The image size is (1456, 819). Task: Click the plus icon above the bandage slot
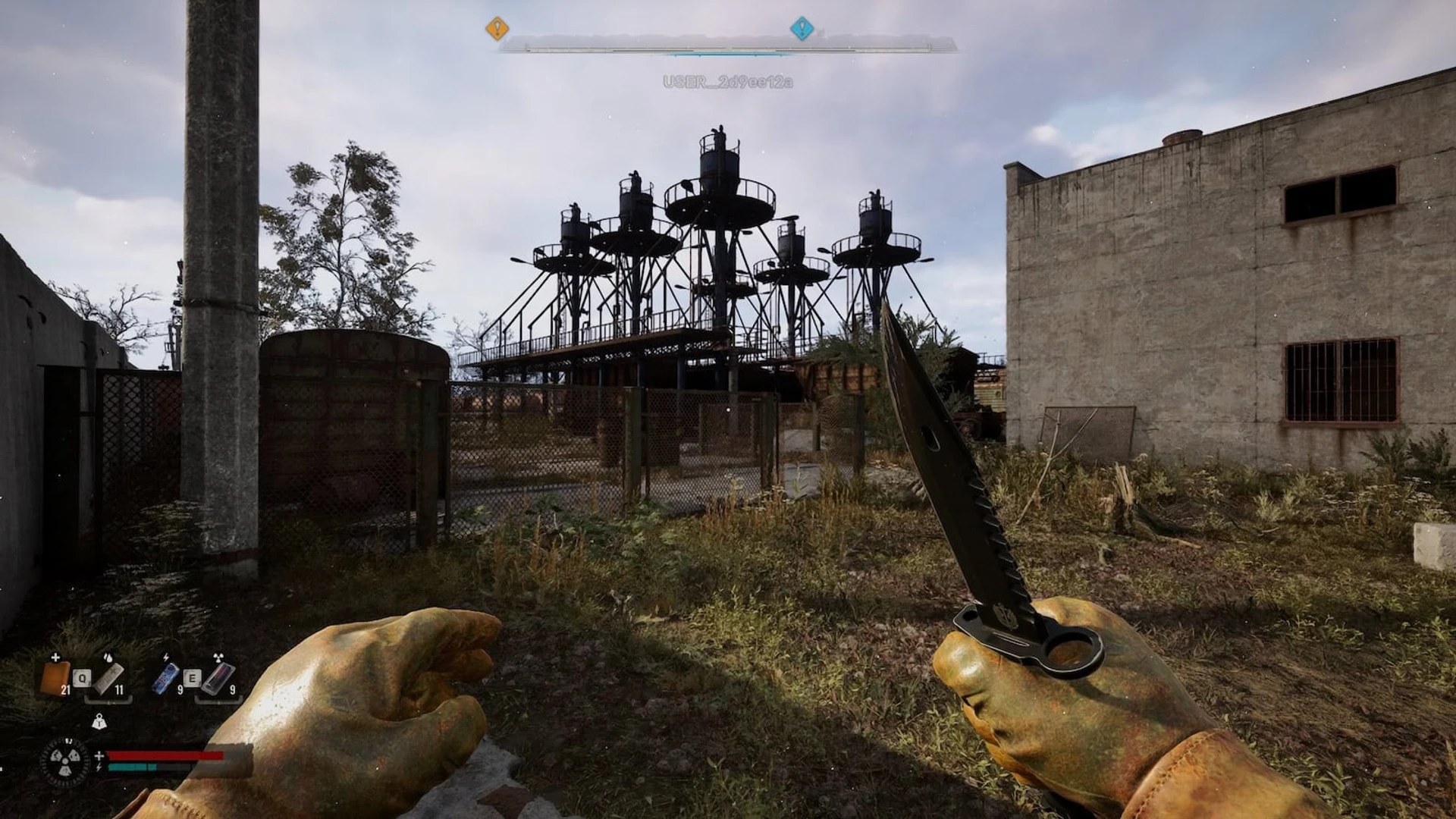[55, 657]
